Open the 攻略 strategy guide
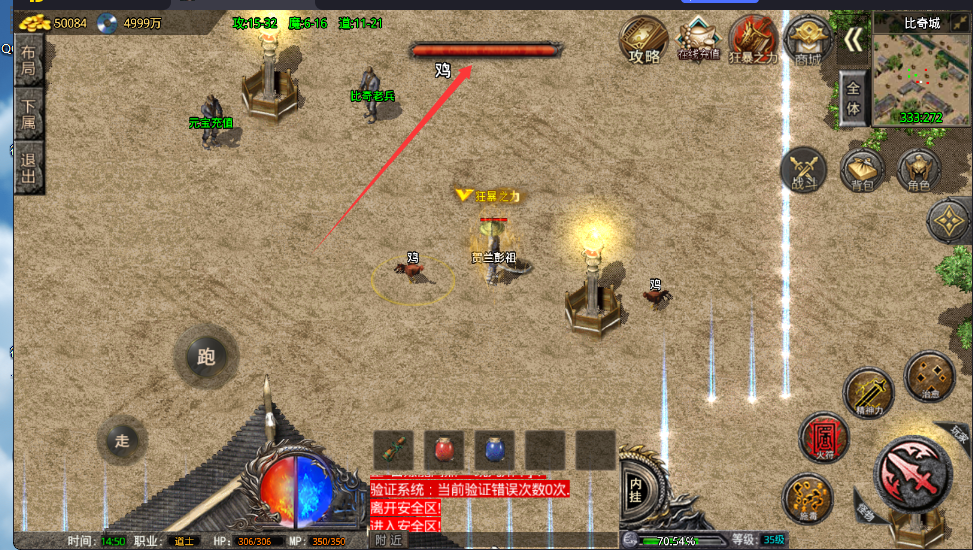 644,40
